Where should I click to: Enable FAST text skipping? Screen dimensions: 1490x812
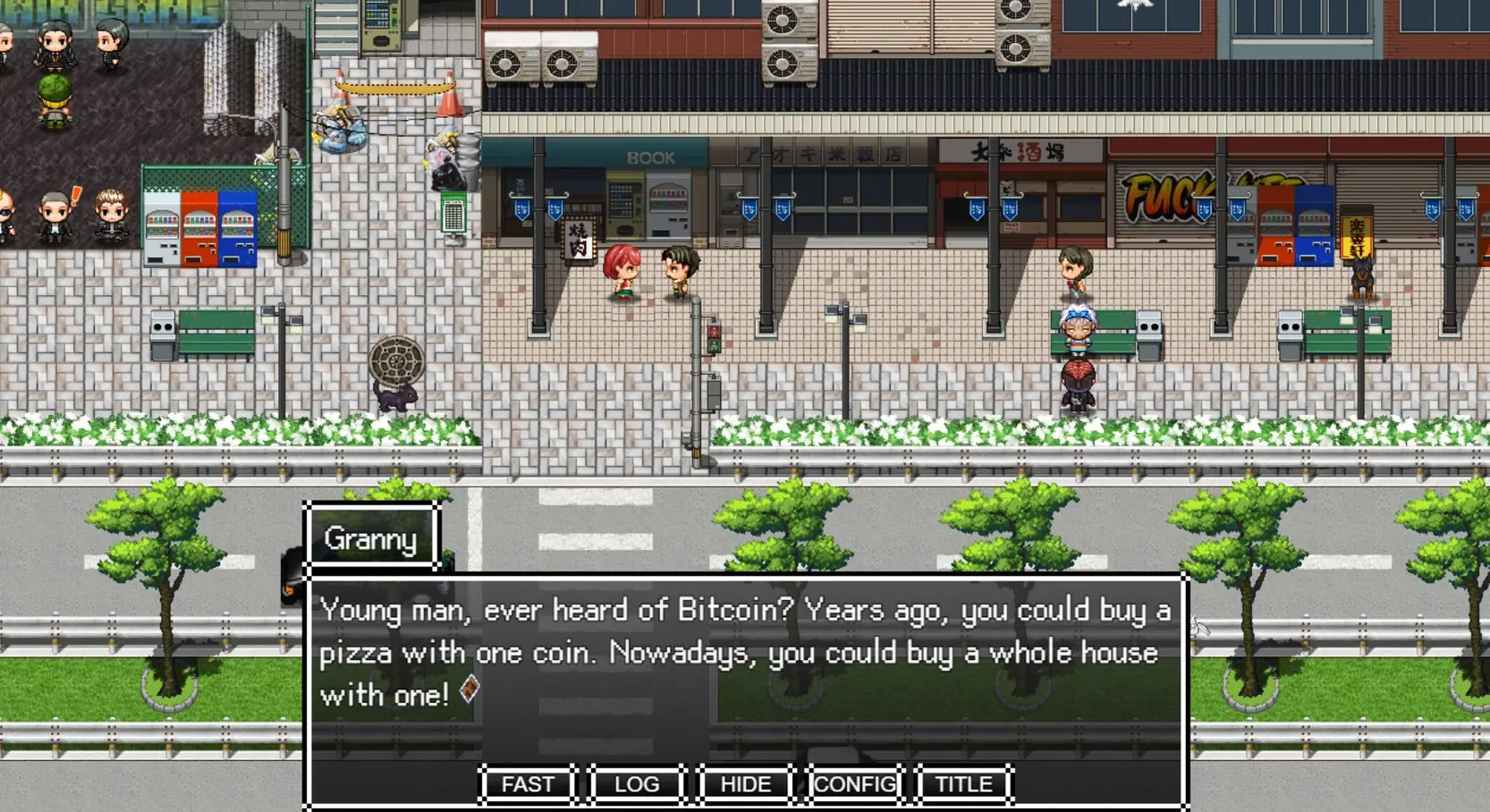[x=528, y=784]
